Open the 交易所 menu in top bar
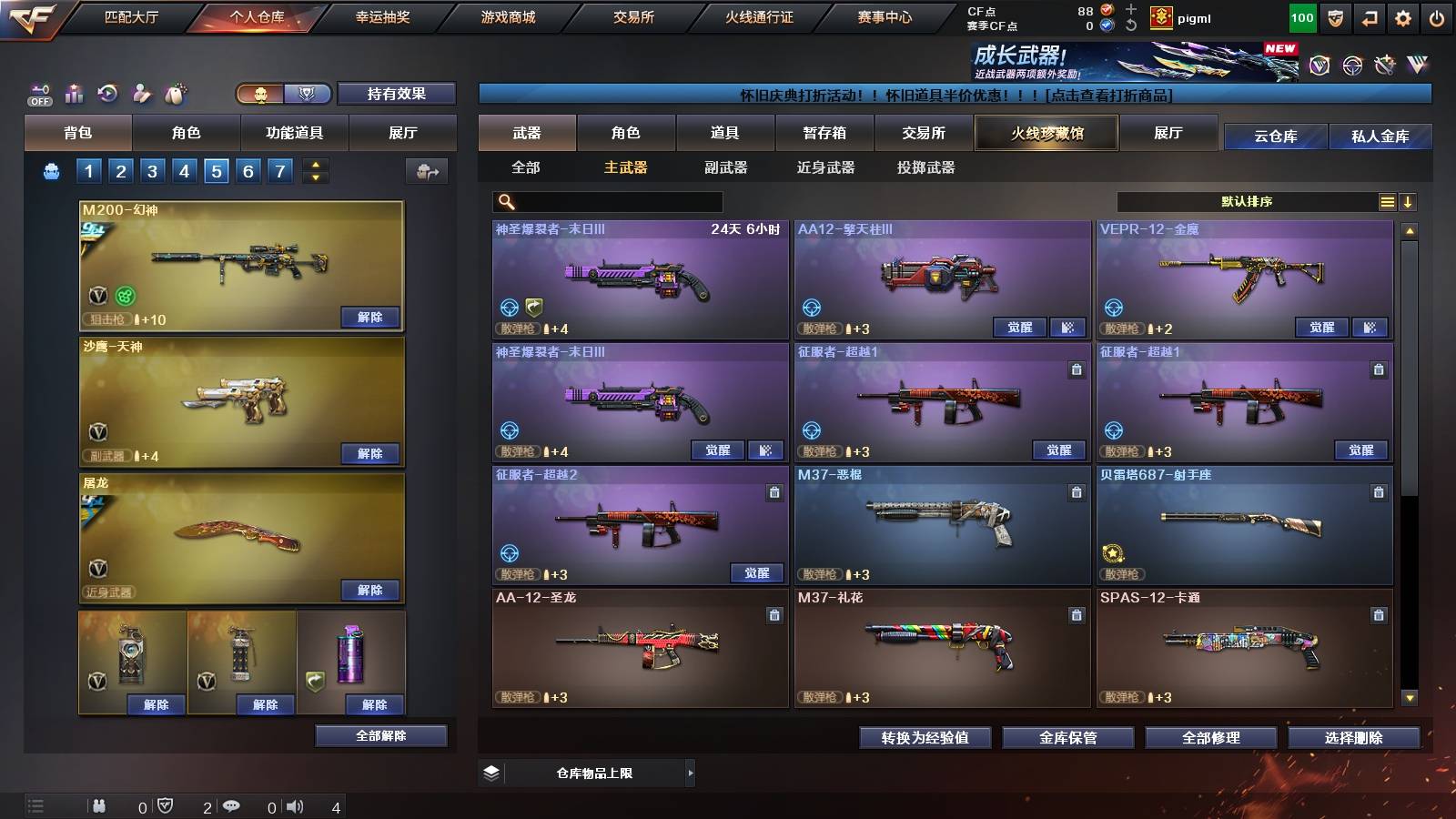This screenshot has width=1456, height=819. [632, 16]
